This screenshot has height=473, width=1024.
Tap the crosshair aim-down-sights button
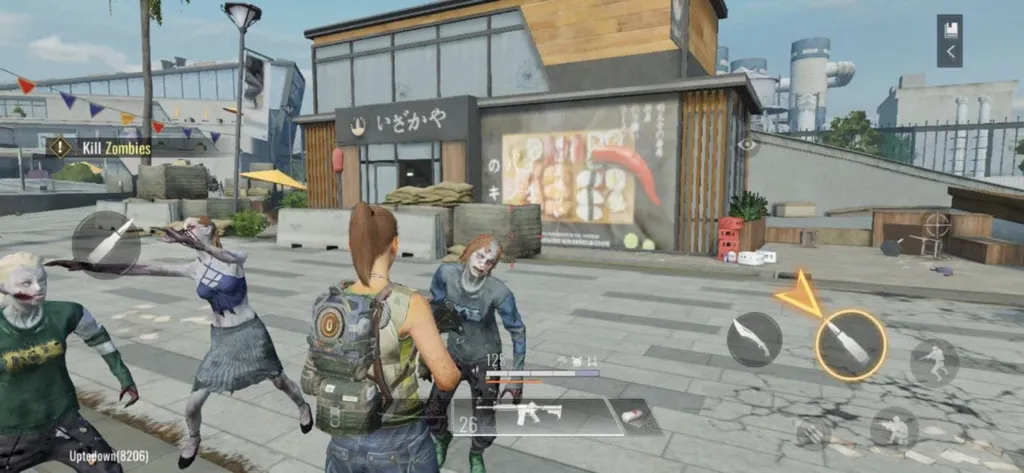point(936,225)
